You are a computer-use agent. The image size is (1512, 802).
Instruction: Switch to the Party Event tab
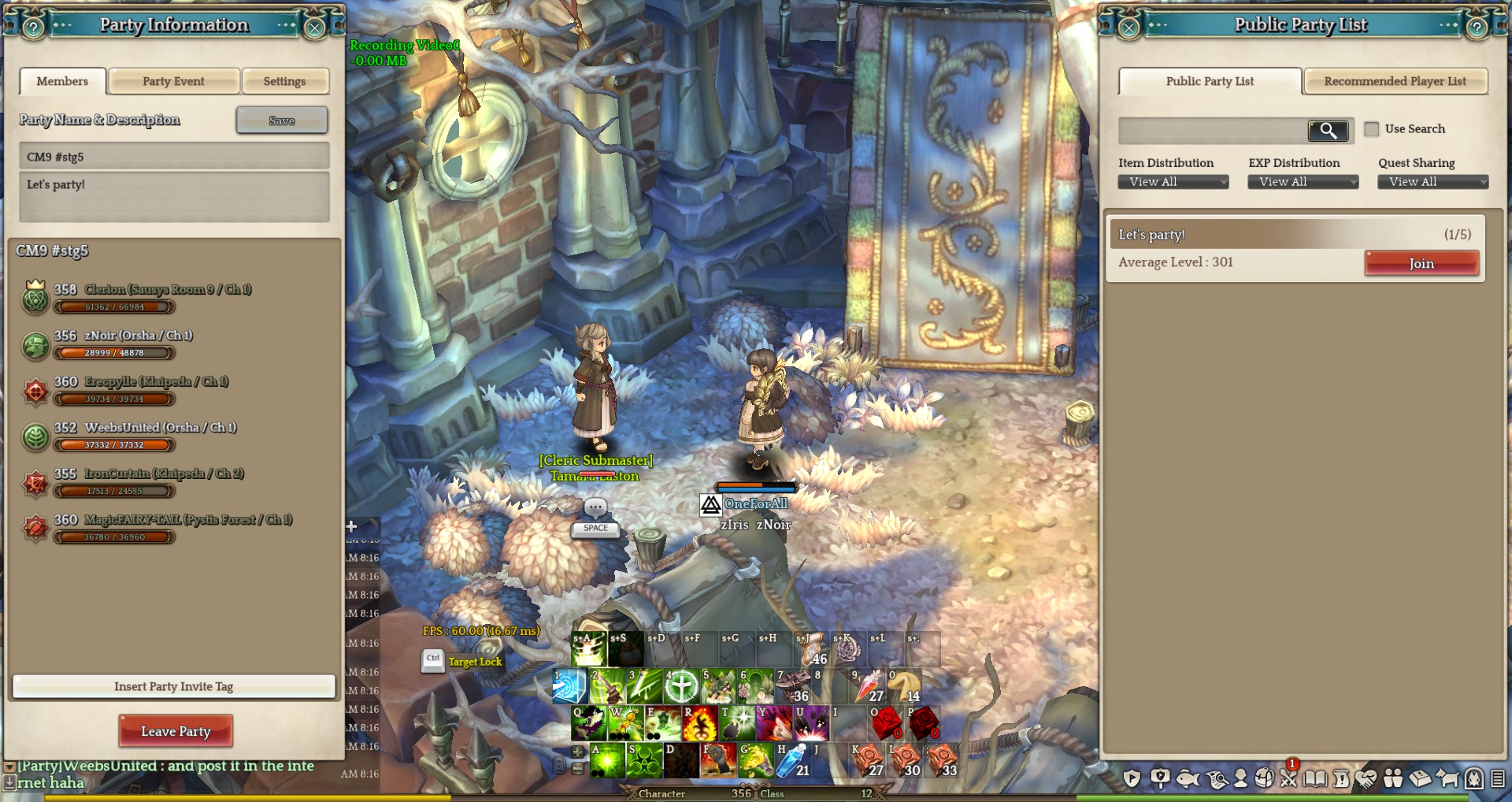(173, 81)
